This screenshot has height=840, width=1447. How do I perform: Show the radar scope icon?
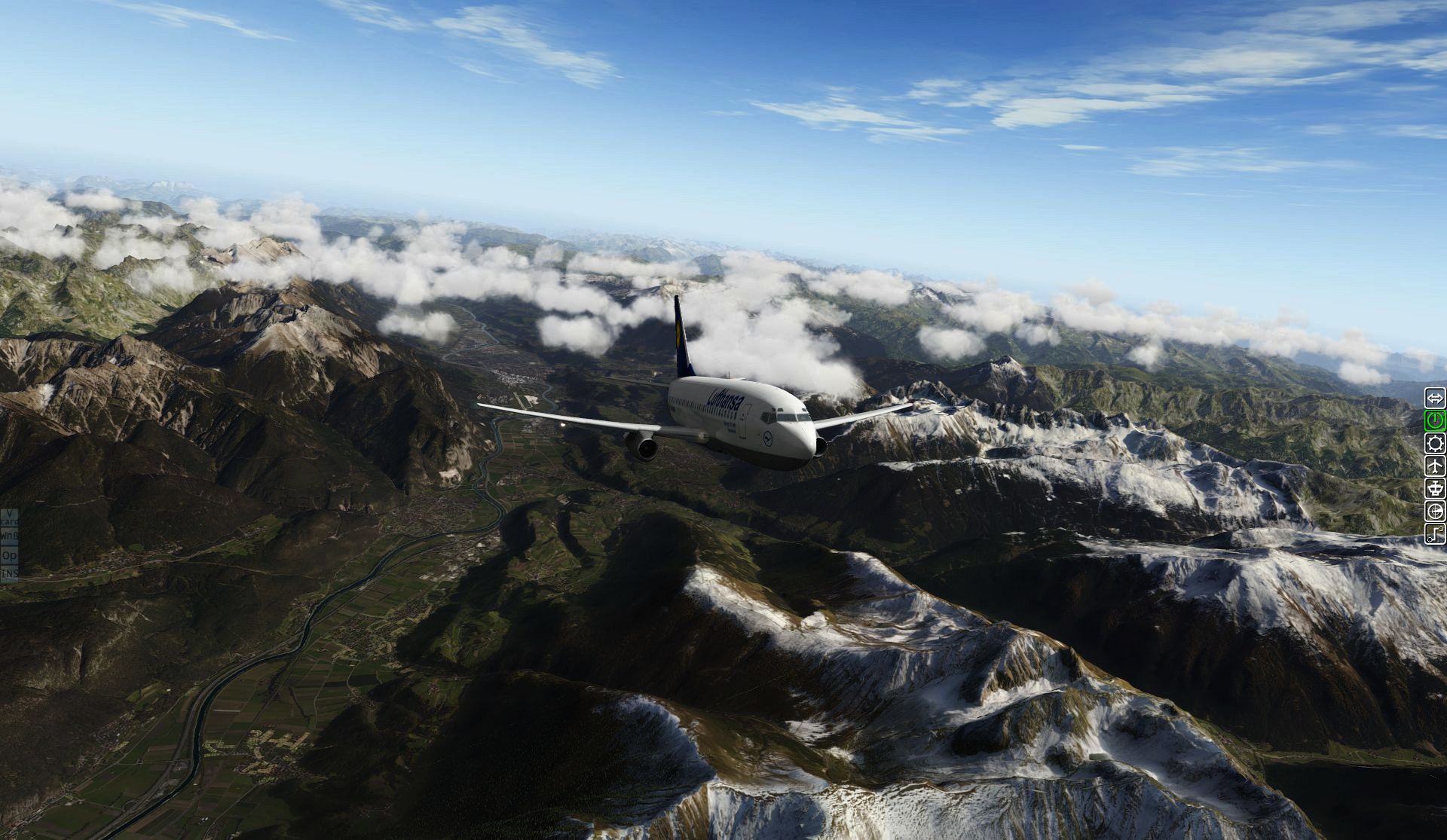pos(1435,512)
